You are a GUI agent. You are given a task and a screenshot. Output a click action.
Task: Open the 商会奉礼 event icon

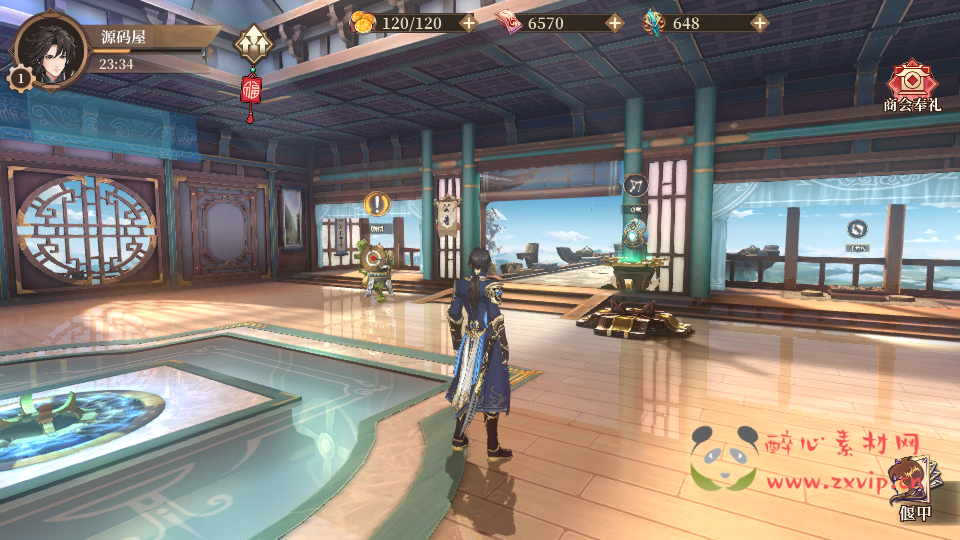pyautogui.click(x=911, y=83)
